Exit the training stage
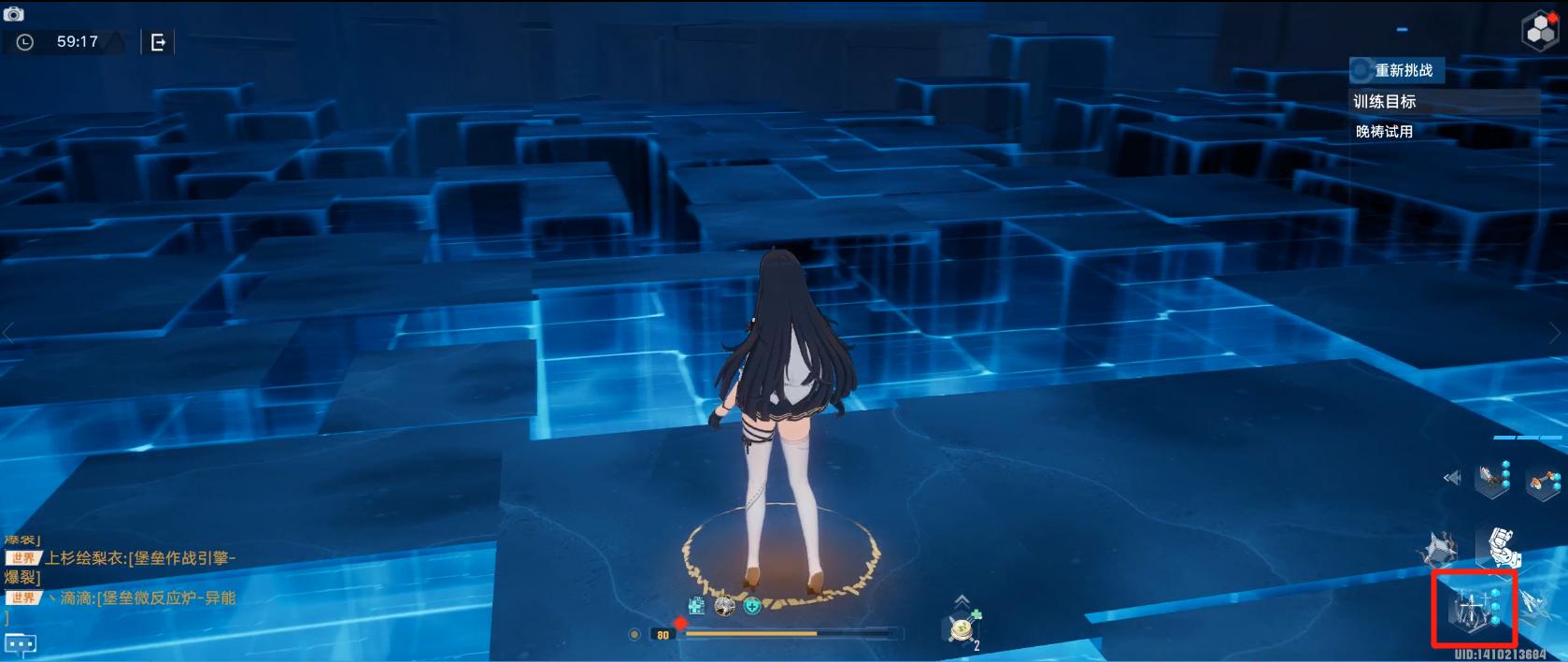The height and width of the screenshot is (662, 1568). [158, 42]
